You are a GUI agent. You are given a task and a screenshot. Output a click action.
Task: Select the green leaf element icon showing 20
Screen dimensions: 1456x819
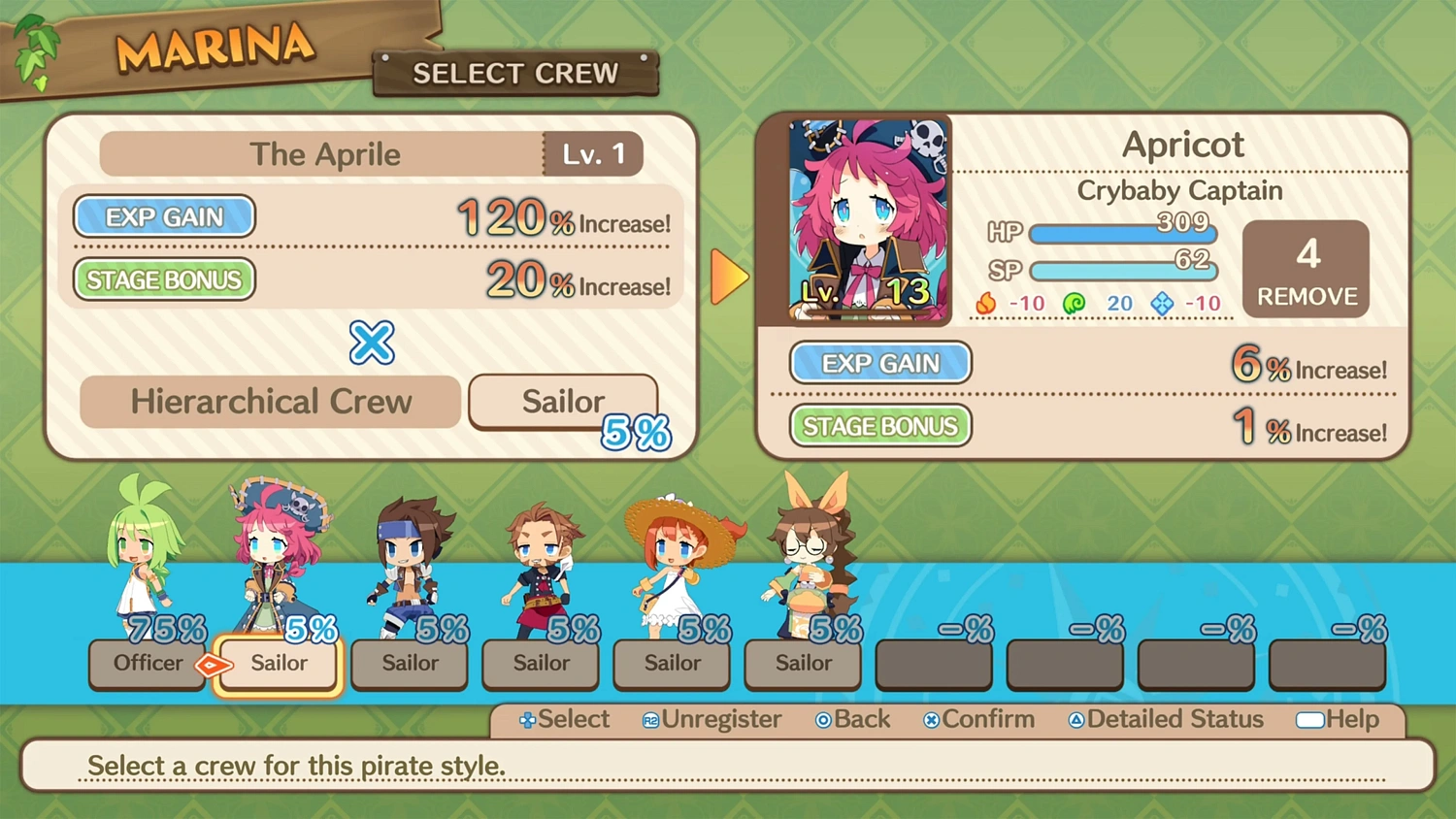click(x=1073, y=303)
